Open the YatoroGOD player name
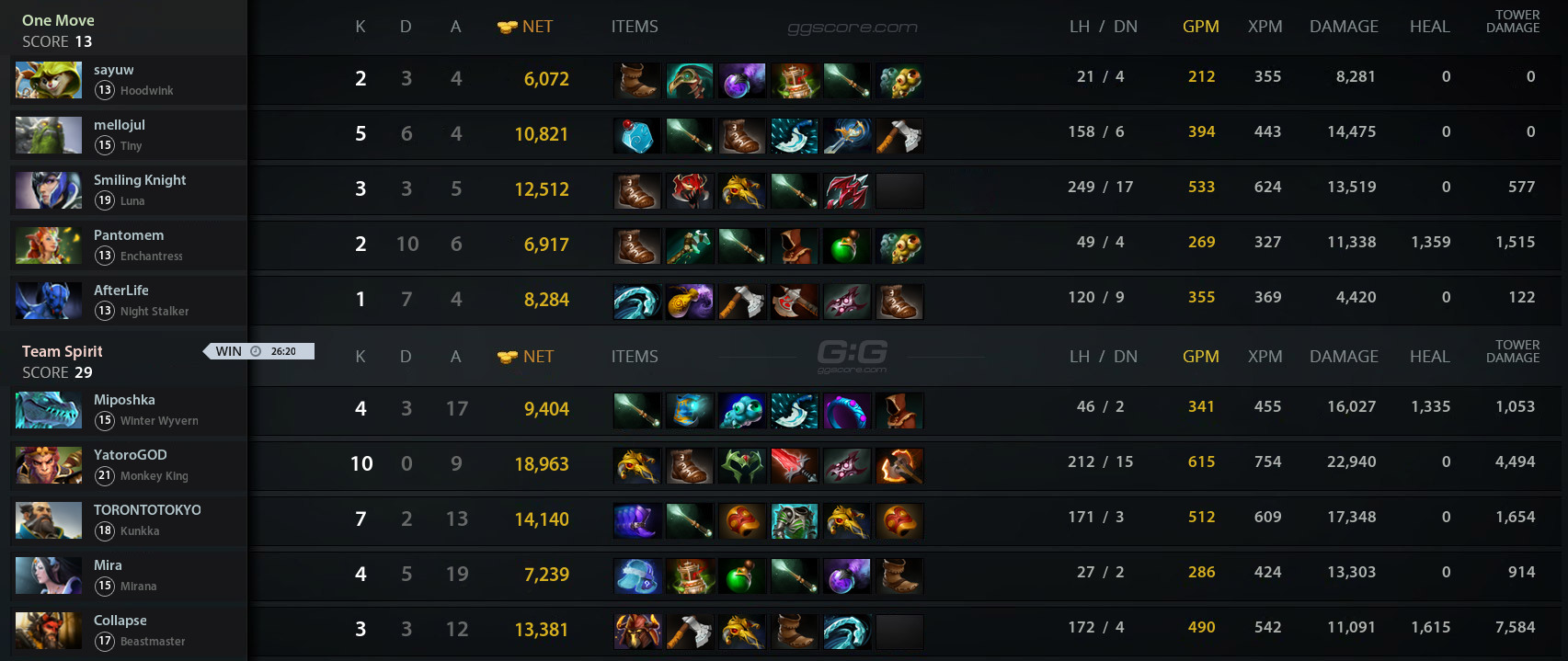The width and height of the screenshot is (1568, 661). [130, 455]
